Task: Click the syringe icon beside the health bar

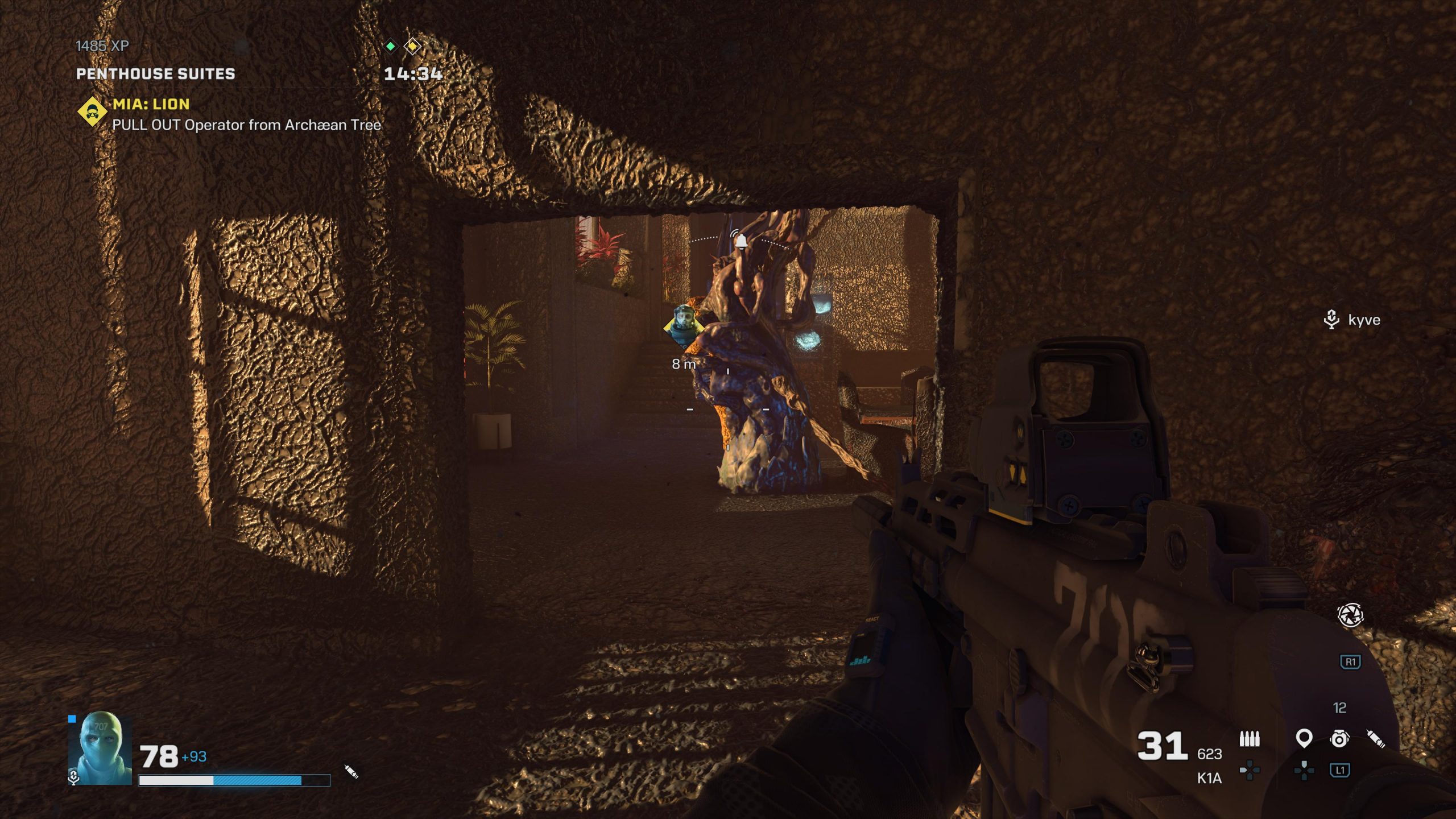Action: point(351,772)
